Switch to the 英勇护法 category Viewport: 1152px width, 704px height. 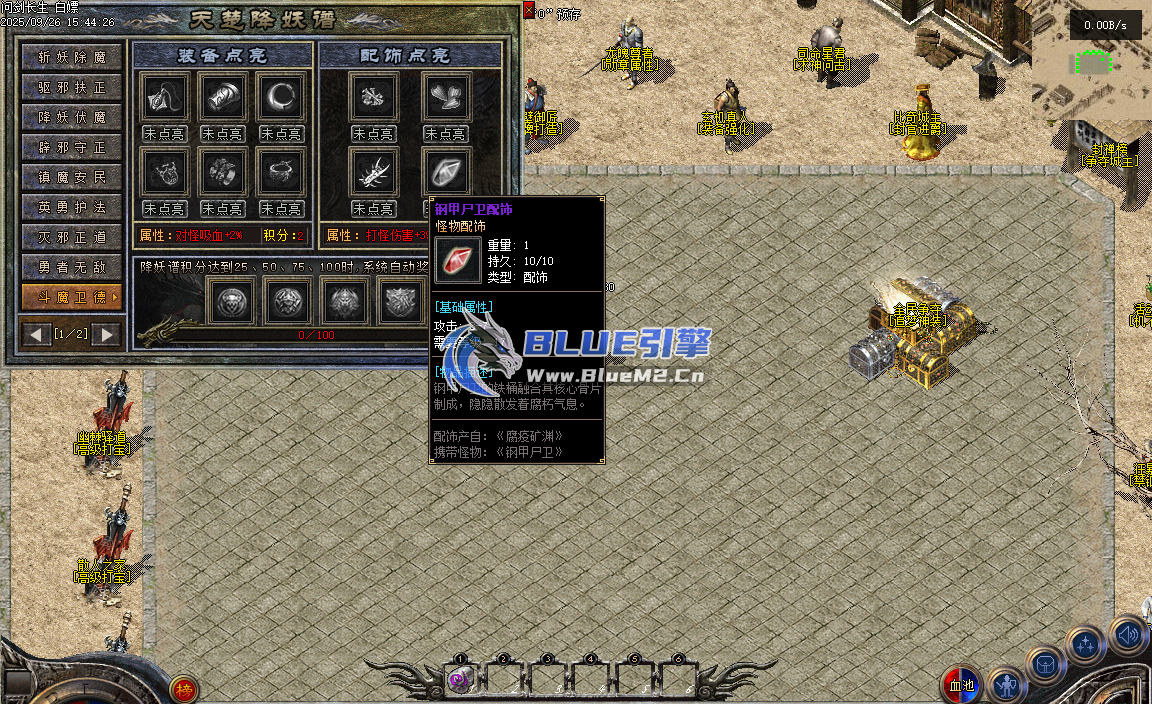pyautogui.click(x=72, y=208)
